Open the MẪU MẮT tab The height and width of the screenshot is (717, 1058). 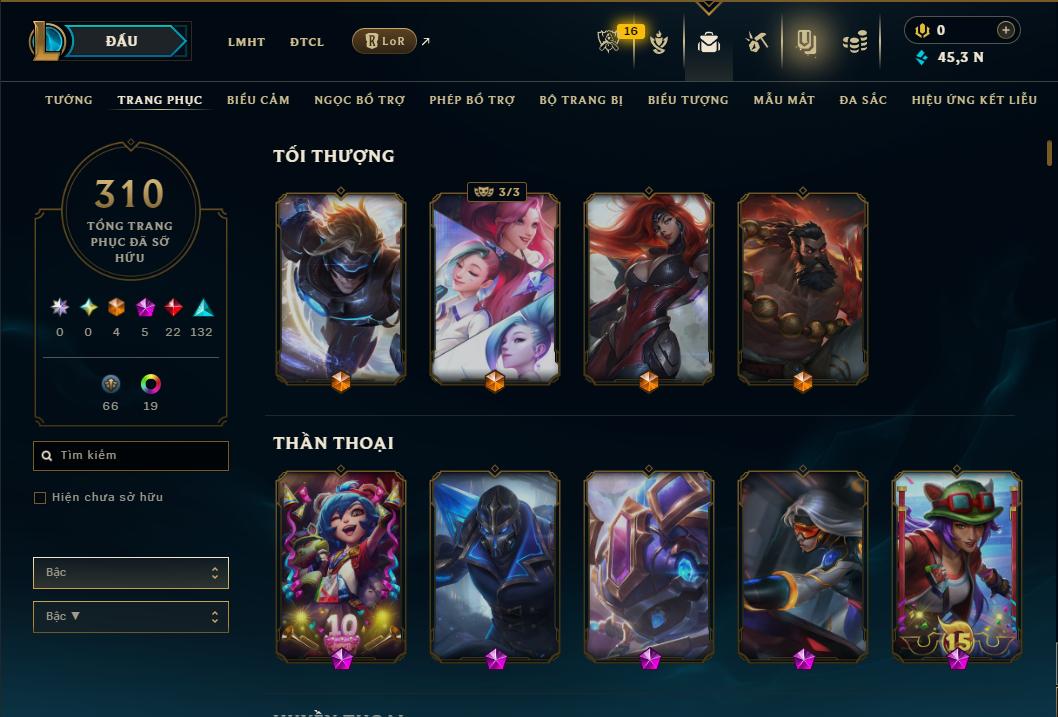(x=784, y=100)
